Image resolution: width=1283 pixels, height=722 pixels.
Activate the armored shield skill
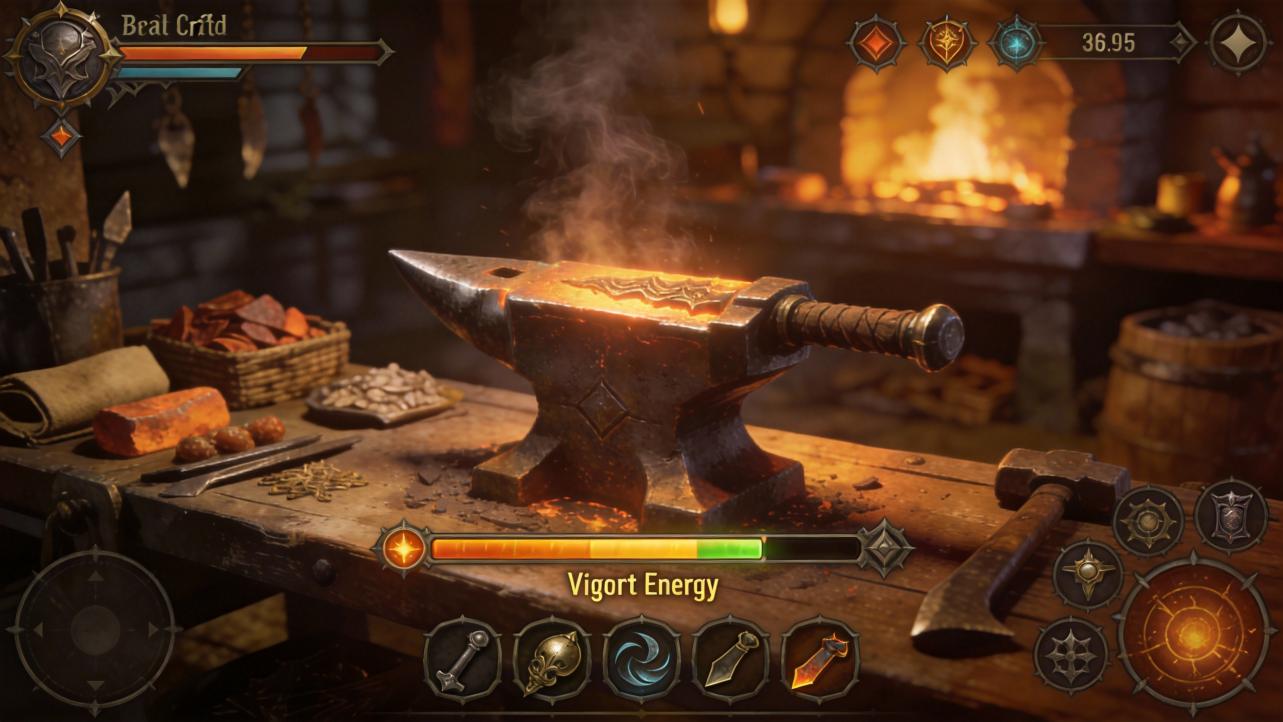(x=1231, y=516)
